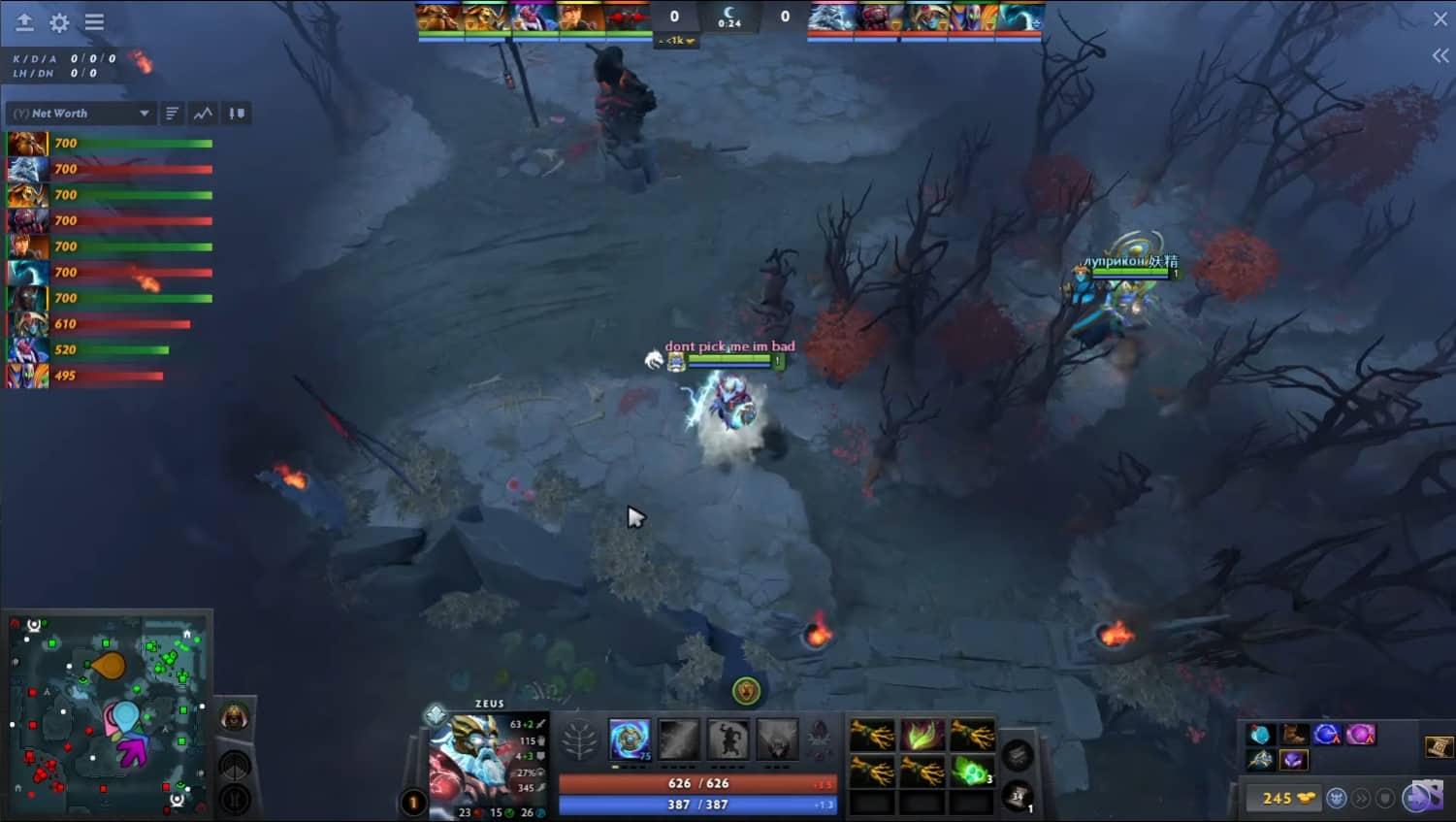Click the upload arrow icon

tap(24, 22)
